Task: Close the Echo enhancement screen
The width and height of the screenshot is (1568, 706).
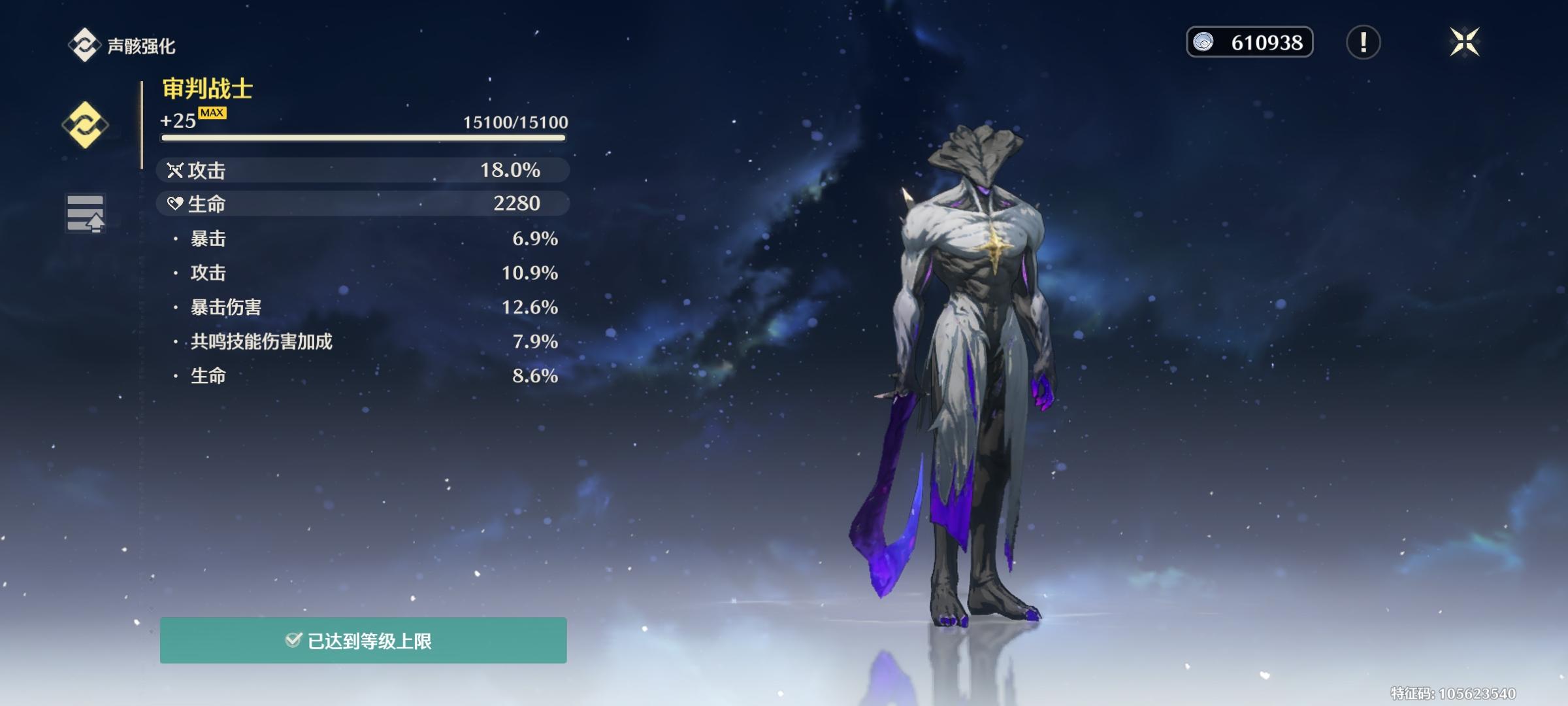Action: point(1464,42)
